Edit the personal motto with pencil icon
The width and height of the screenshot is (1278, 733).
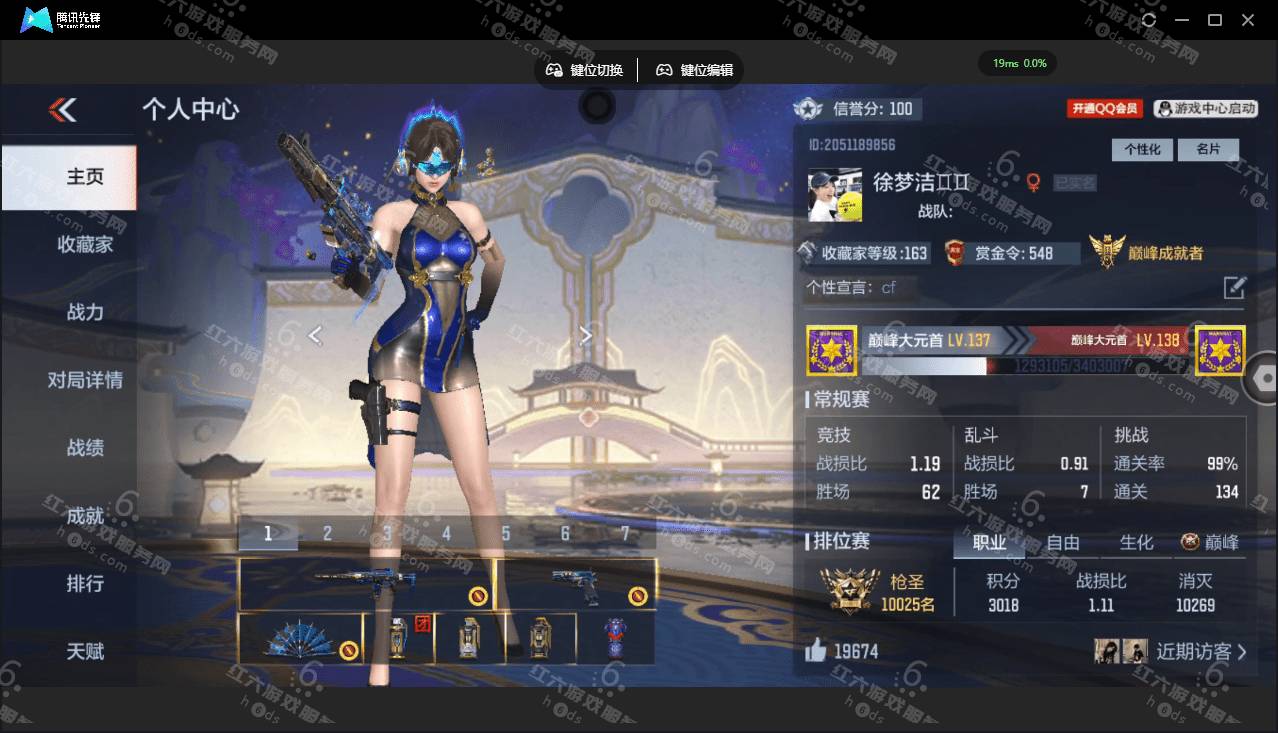1234,288
